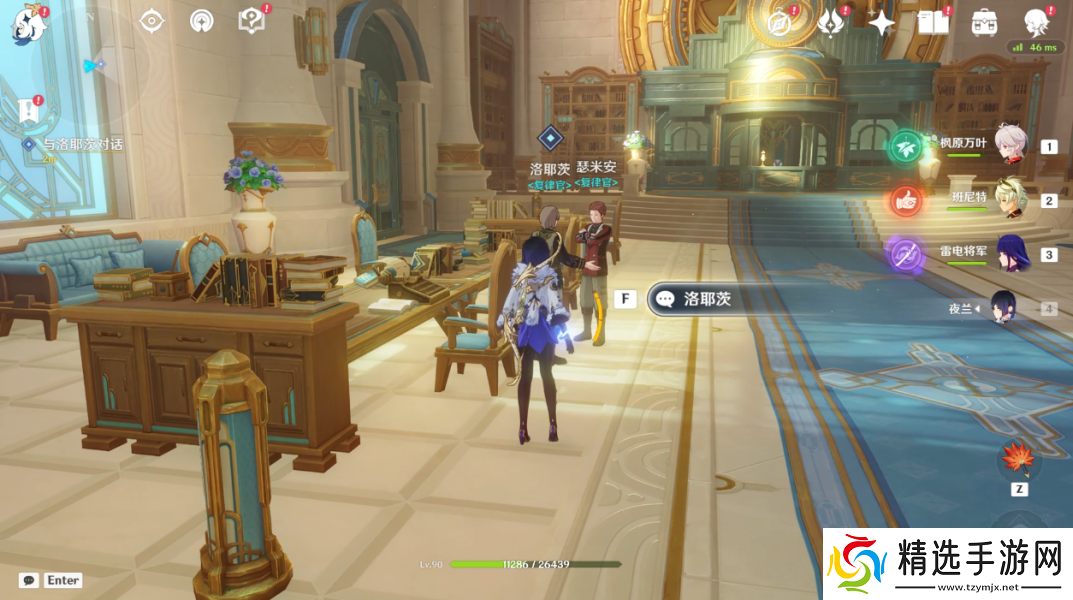Use the red maple leaf gadget
The width and height of the screenshot is (1073, 600).
[x=1019, y=459]
